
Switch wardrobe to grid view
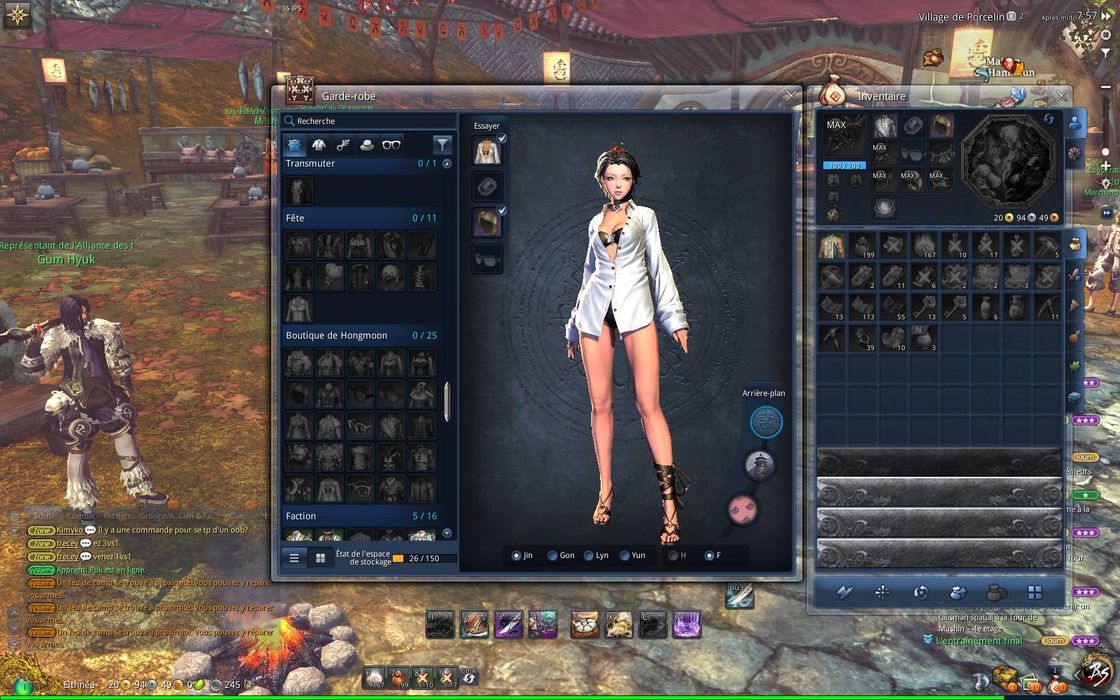coord(320,558)
